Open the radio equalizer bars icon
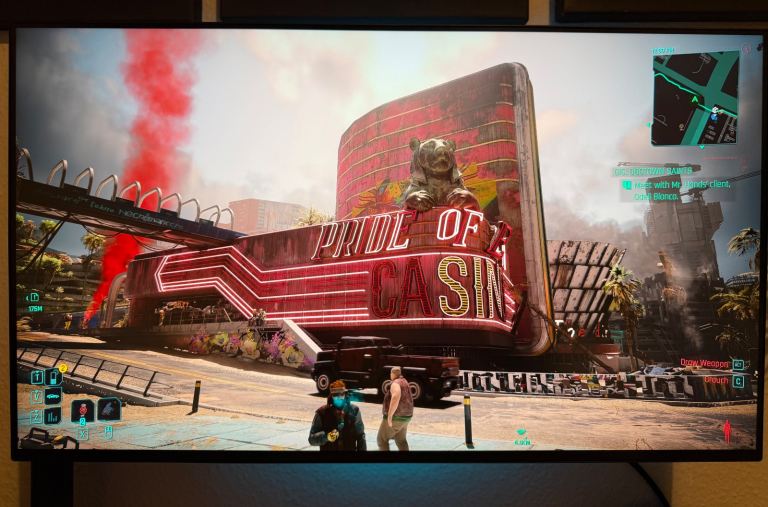The width and height of the screenshot is (768, 507). click(54, 414)
